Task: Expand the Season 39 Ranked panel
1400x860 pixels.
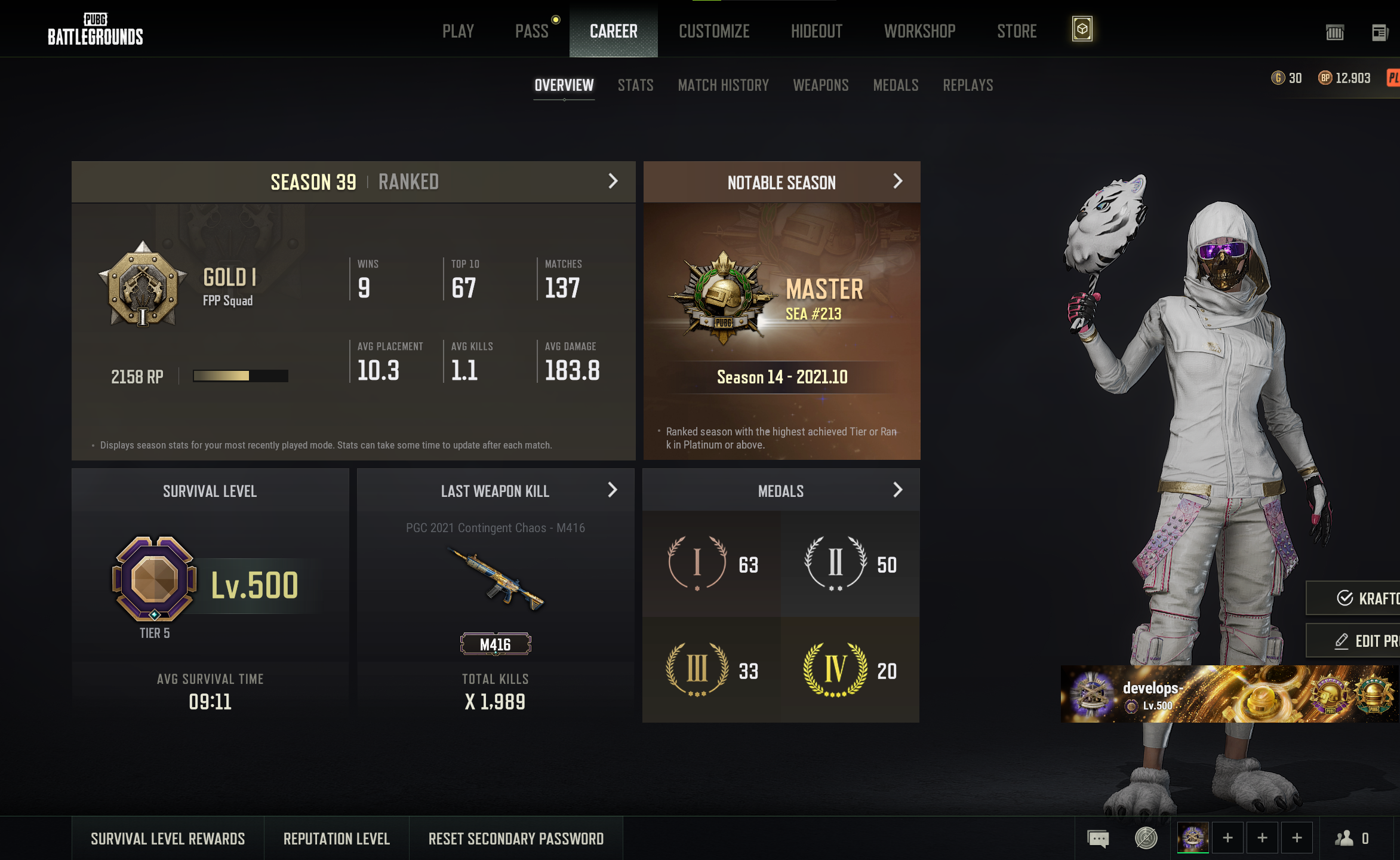Action: (613, 182)
